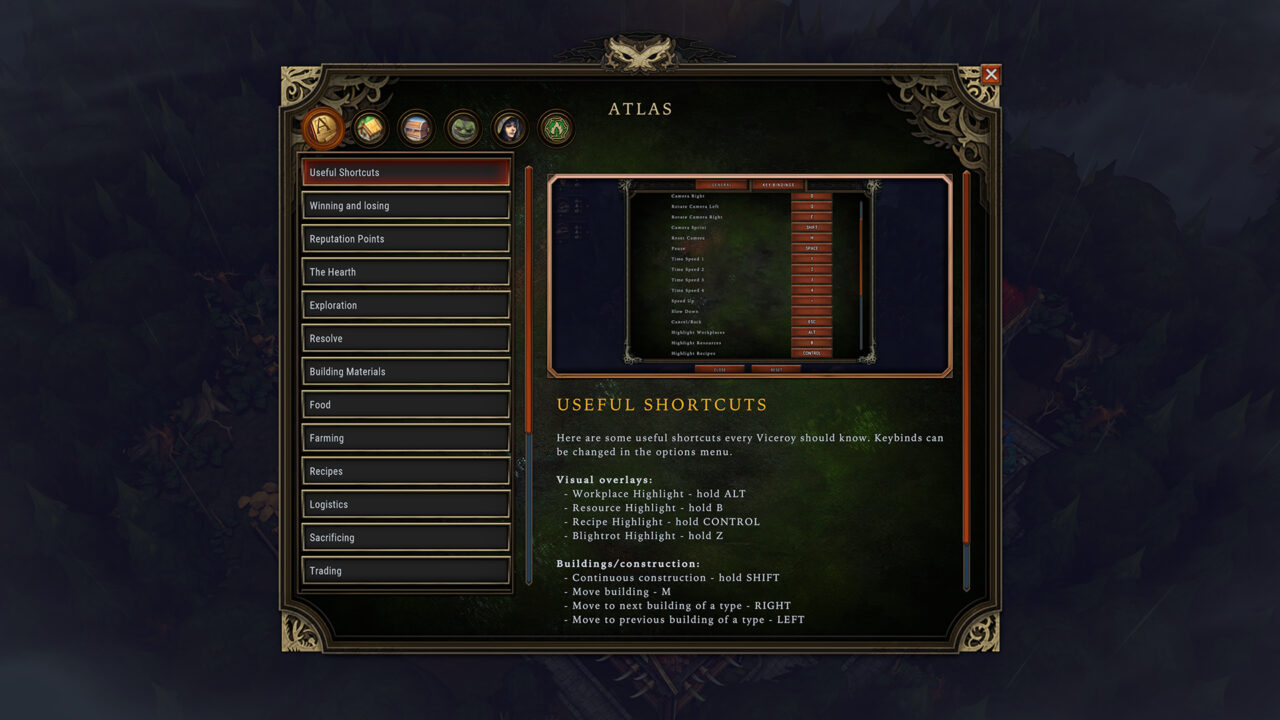1280x720 pixels.
Task: Open The Hearth entry
Action: 406,272
